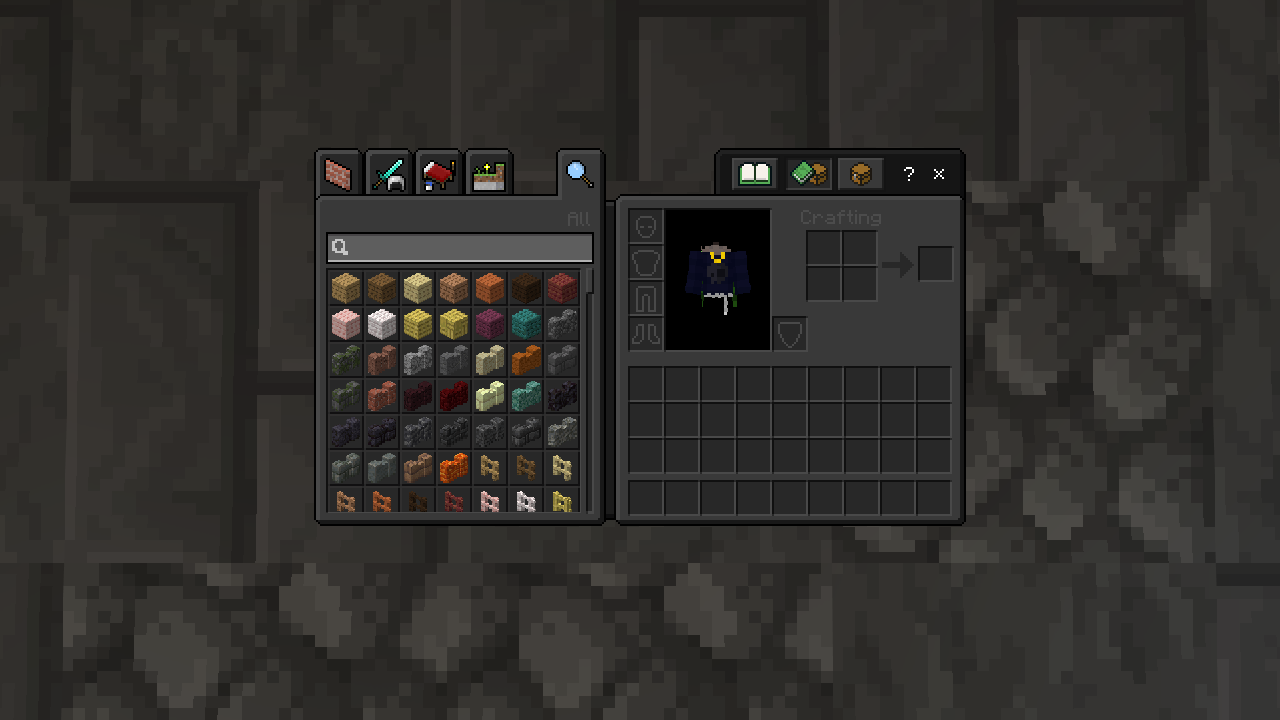Viewport: 1280px width, 720px height.
Task: Switch to the green book and chest layout
Action: (x=808, y=174)
